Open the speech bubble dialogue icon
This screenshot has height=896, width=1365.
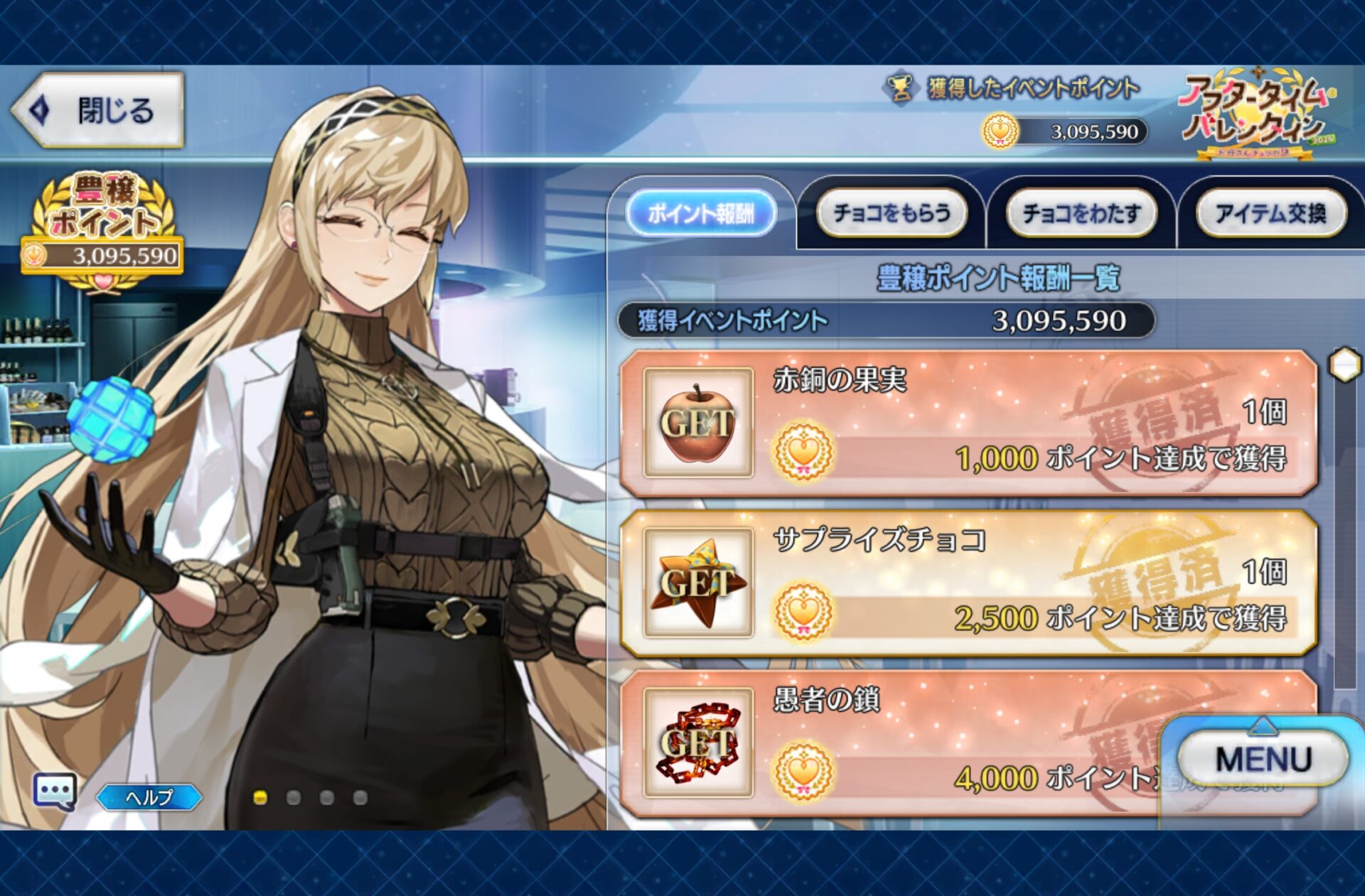click(x=55, y=791)
